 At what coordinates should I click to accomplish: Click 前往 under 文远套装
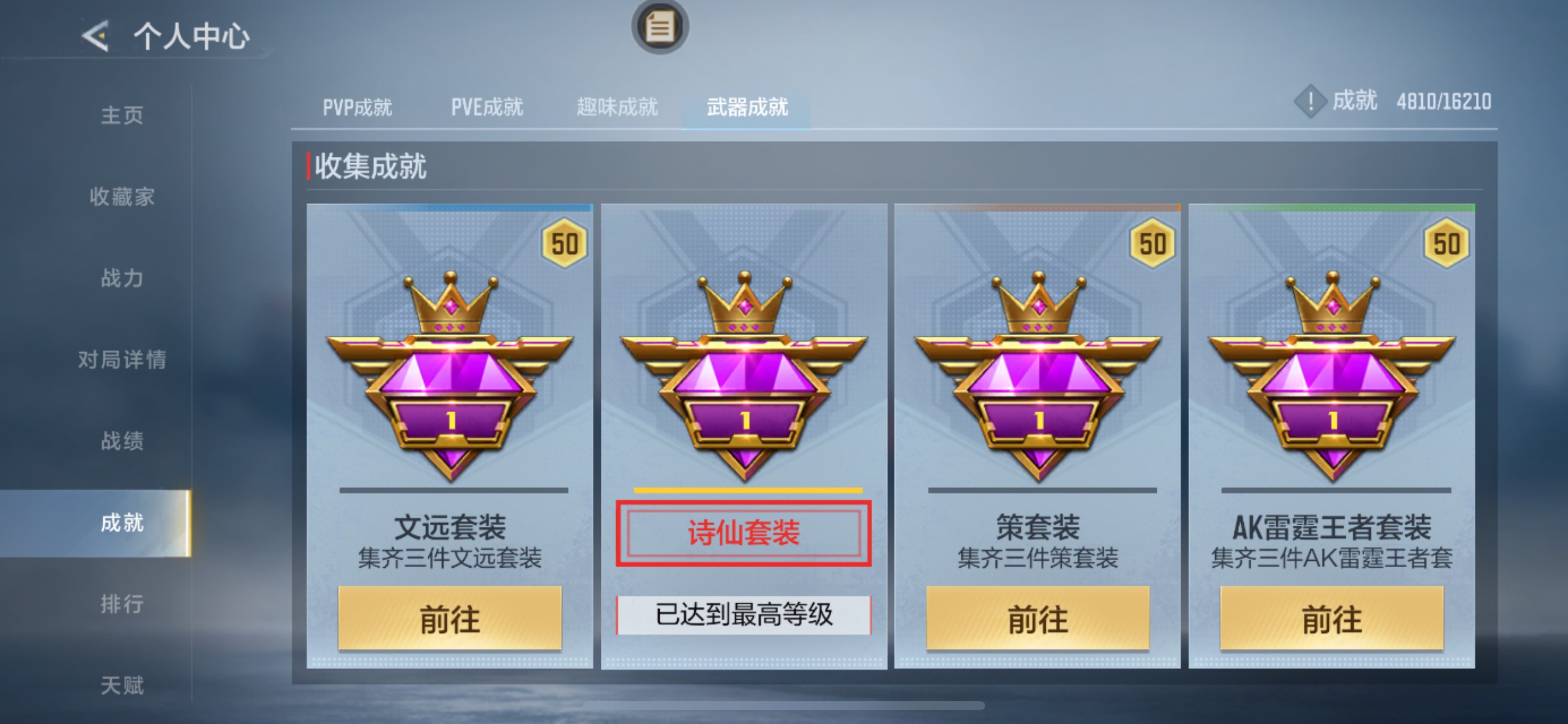point(450,619)
